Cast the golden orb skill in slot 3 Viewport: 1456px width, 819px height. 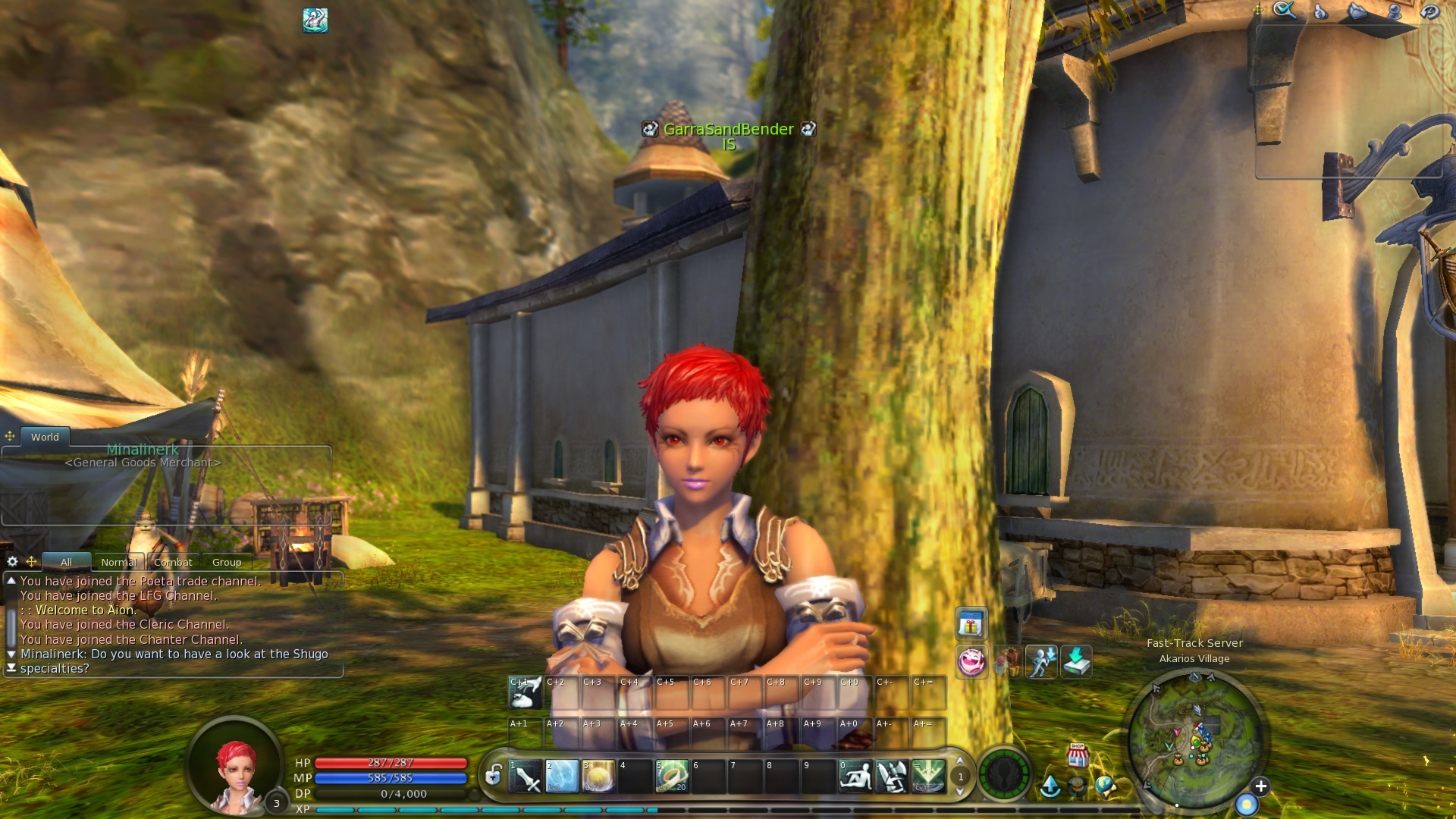click(x=598, y=777)
